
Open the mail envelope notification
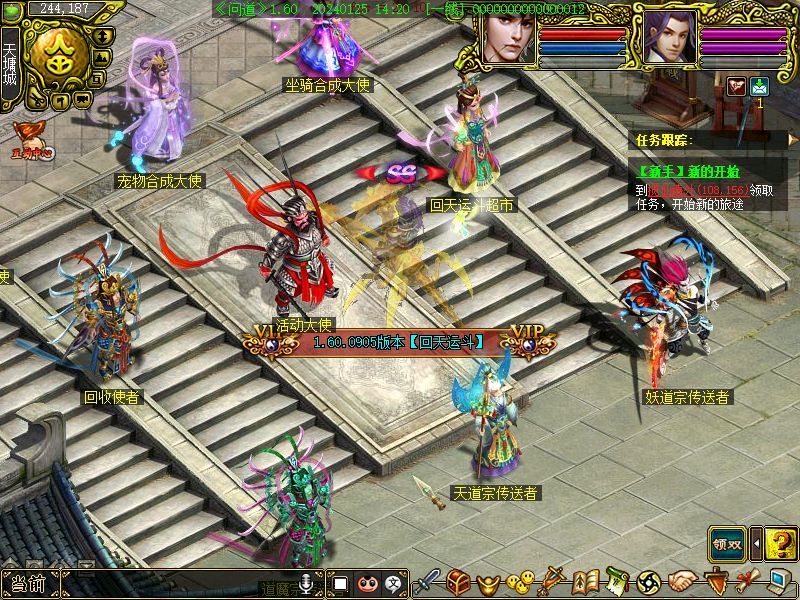coord(758,86)
